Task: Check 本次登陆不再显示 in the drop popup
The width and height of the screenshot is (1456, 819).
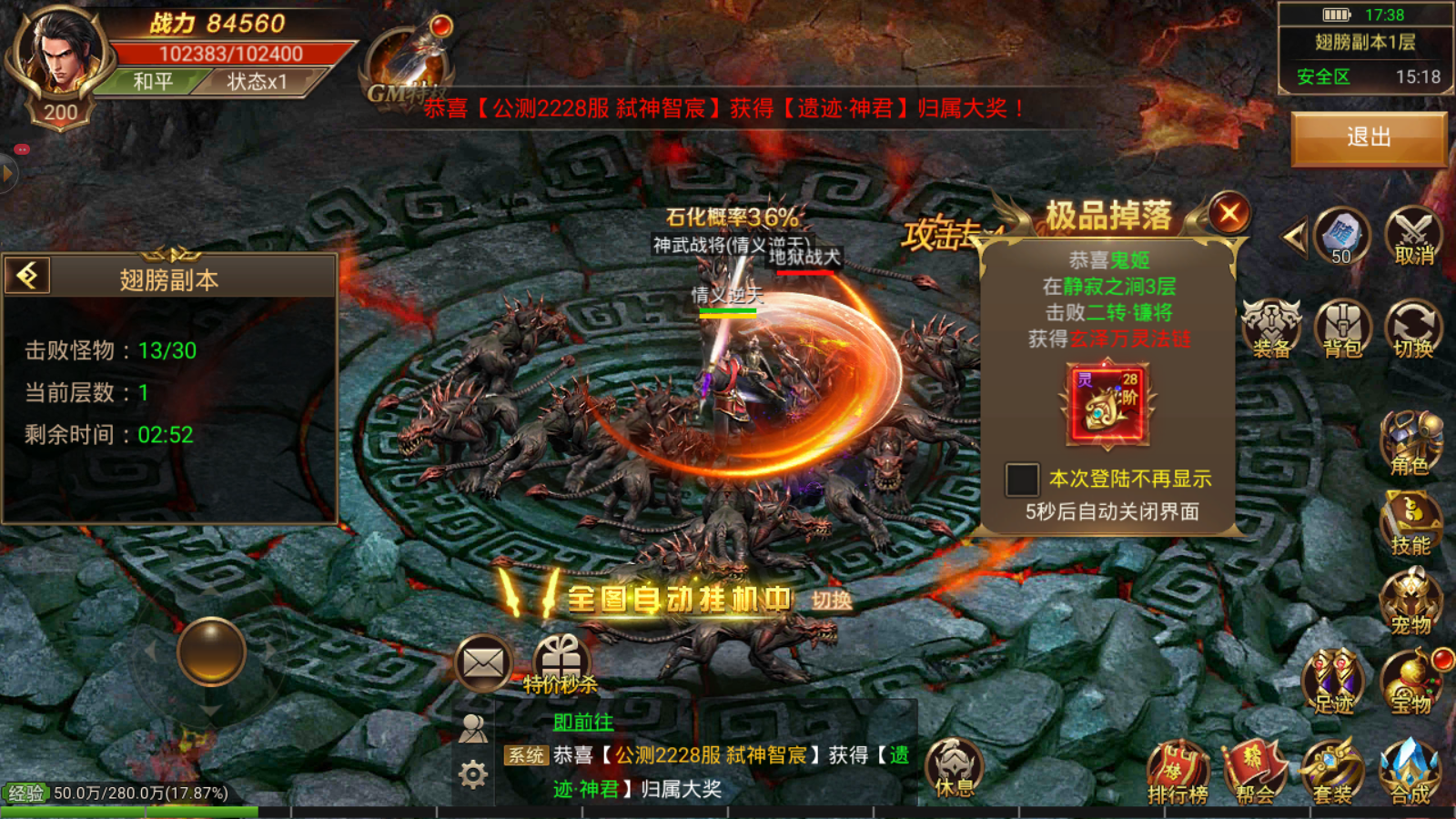Action: [1023, 477]
